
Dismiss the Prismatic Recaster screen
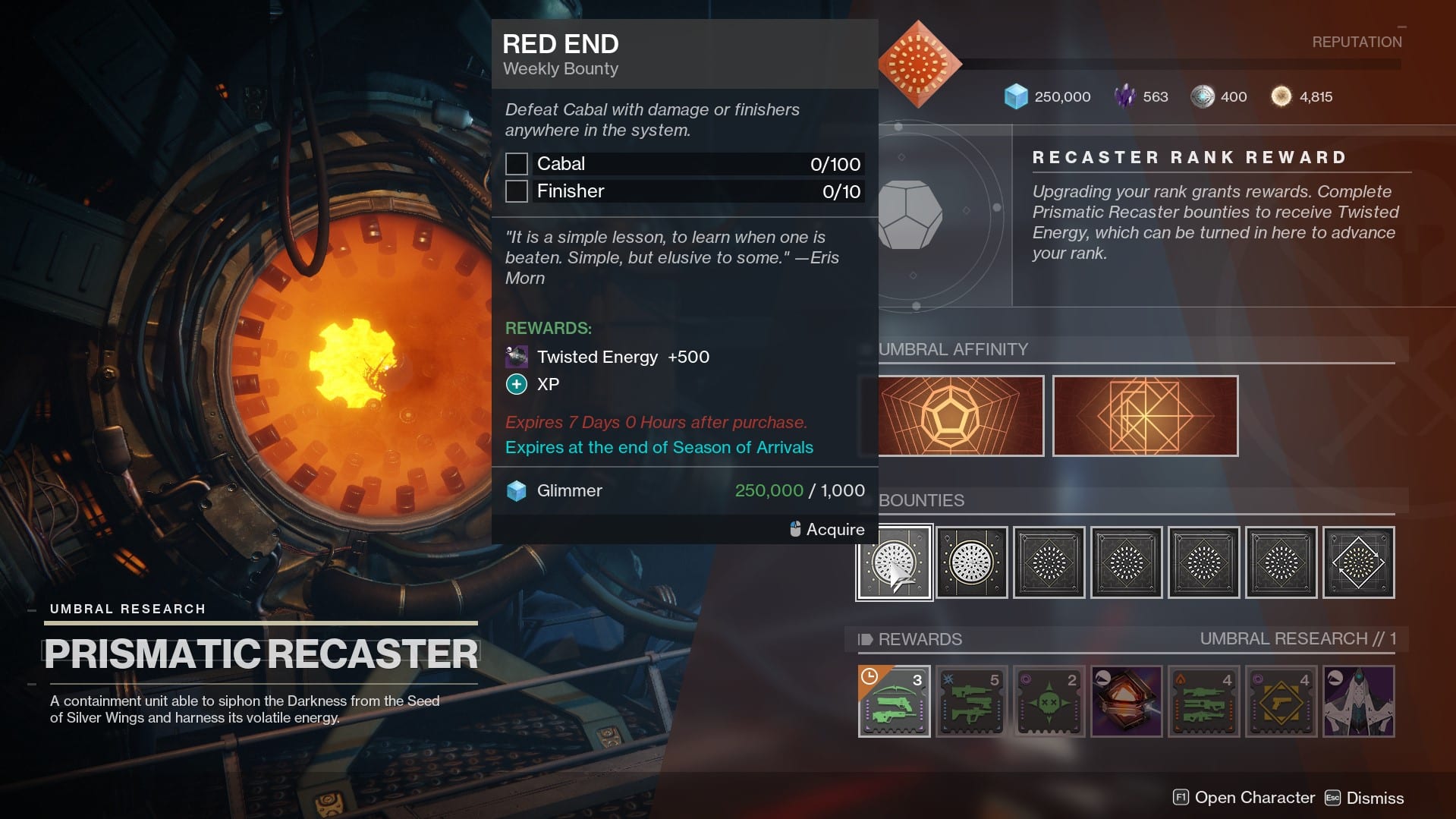(x=1364, y=798)
